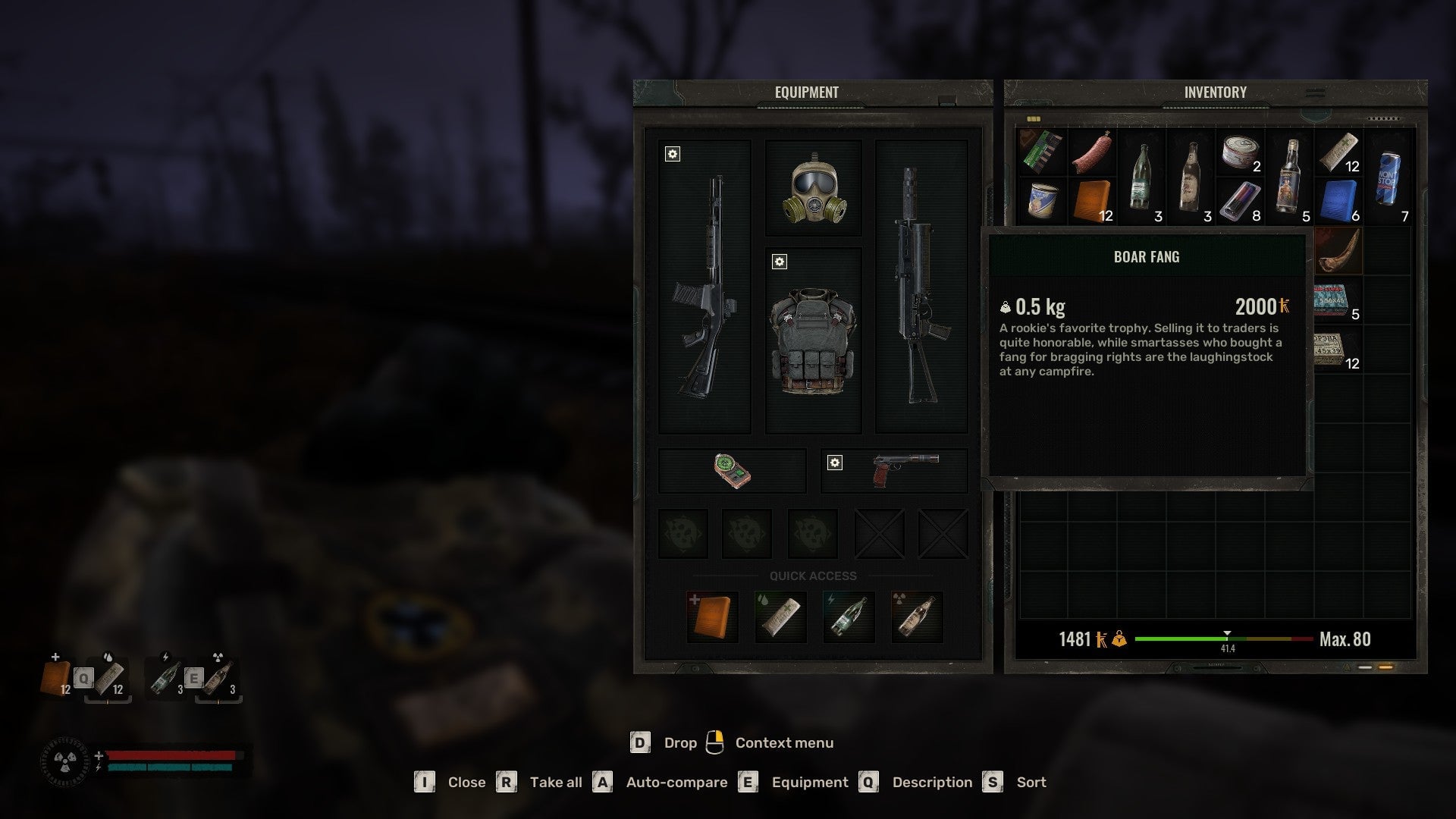The image size is (1456, 819).
Task: Select the body armor vest slot
Action: [x=814, y=340]
